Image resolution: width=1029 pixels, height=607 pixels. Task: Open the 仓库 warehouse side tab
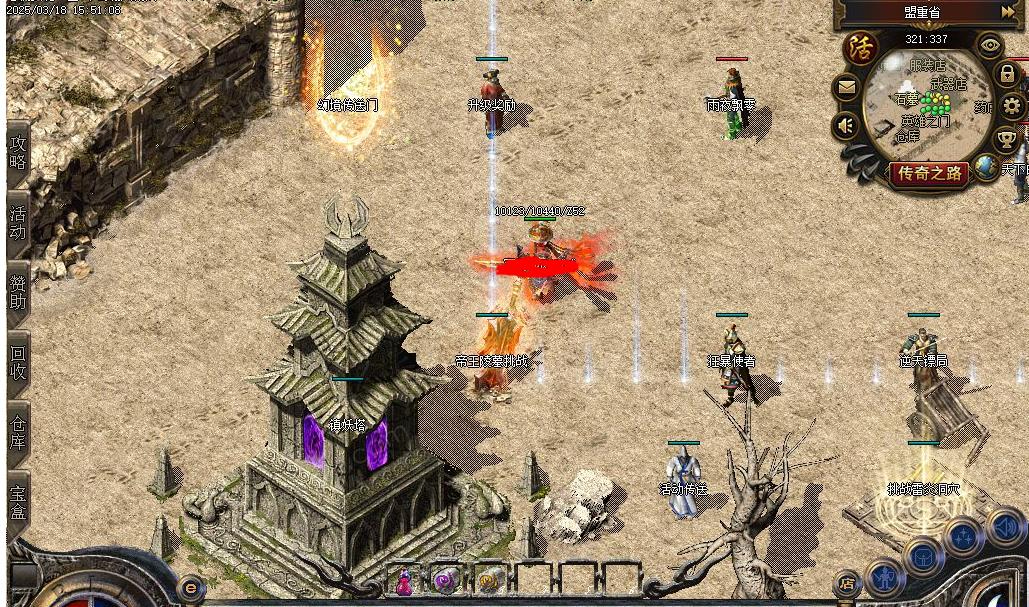tap(18, 431)
